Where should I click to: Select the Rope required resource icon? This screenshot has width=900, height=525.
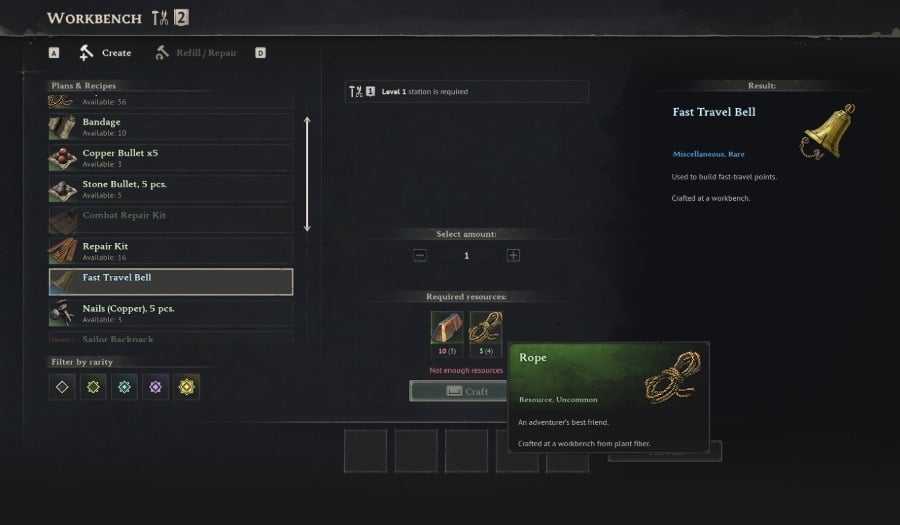point(486,327)
